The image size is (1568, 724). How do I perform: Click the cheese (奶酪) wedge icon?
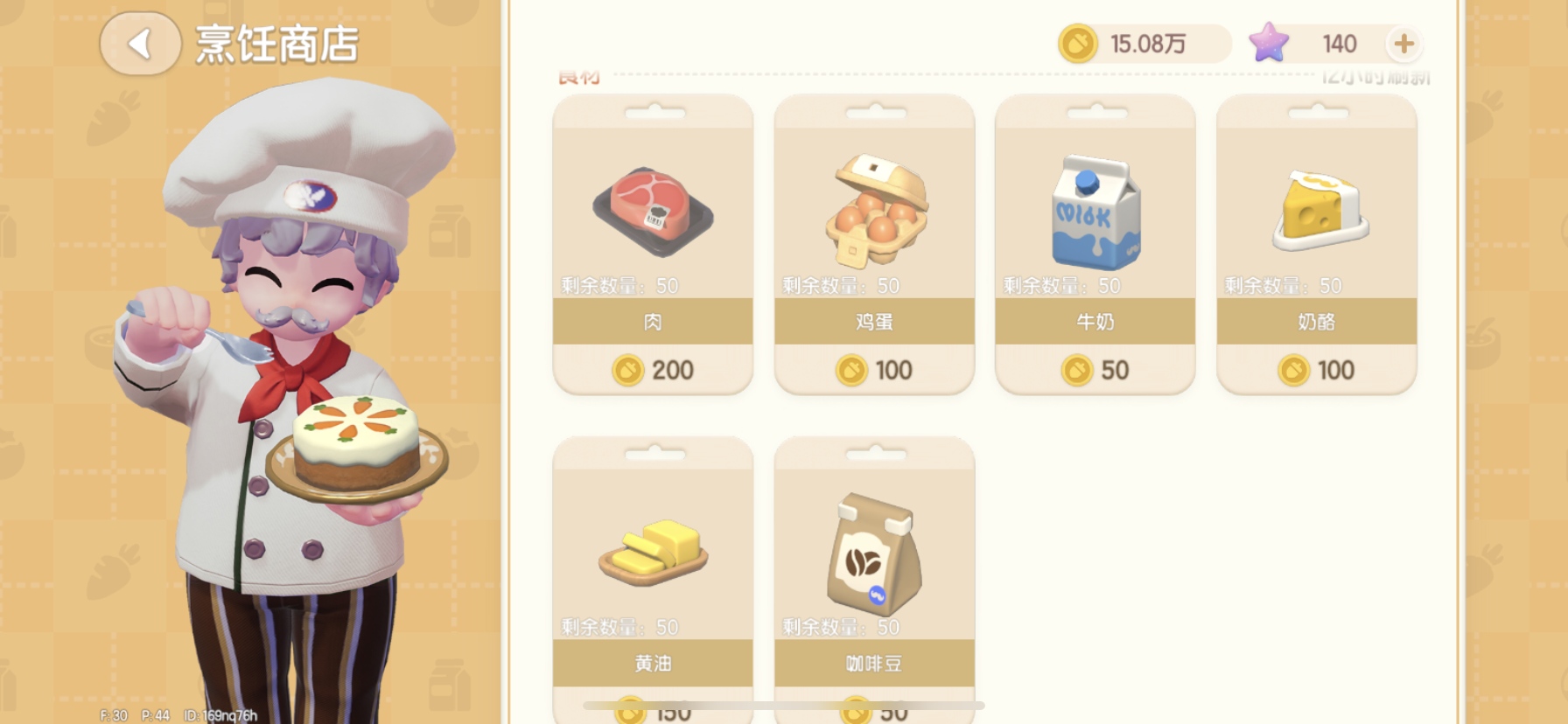1316,210
